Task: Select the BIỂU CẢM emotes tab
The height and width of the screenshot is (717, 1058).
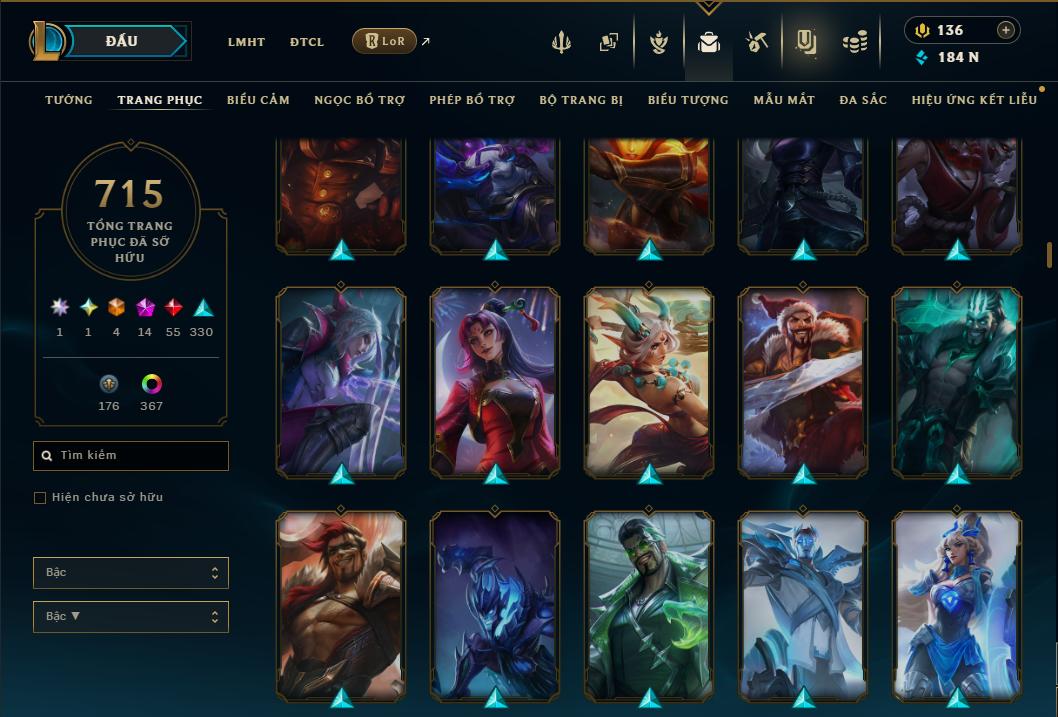Action: point(258,100)
